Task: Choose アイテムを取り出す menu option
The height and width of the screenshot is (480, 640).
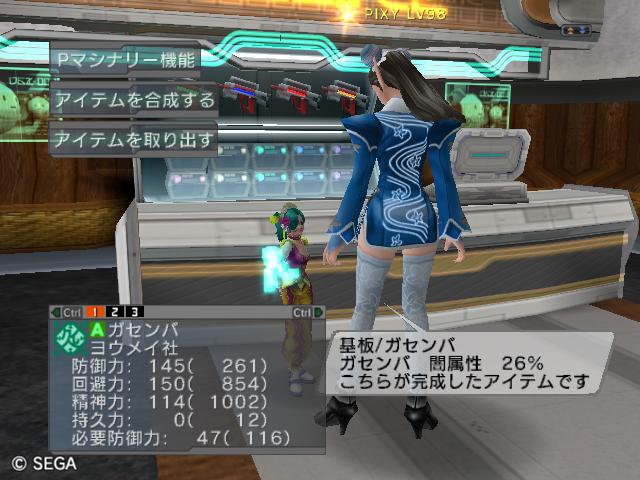Action: [x=134, y=139]
